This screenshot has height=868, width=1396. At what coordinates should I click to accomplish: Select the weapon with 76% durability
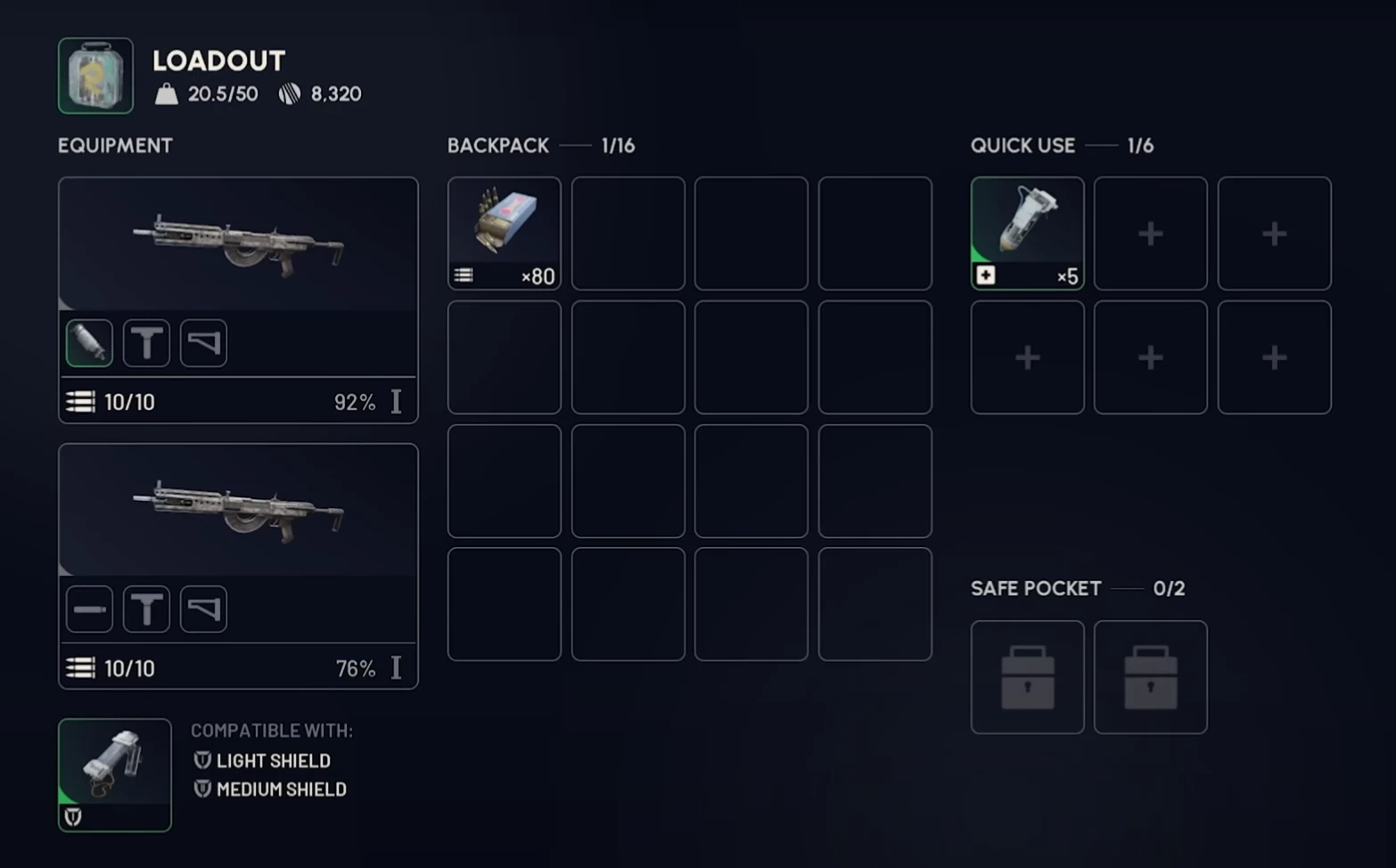pyautogui.click(x=238, y=511)
